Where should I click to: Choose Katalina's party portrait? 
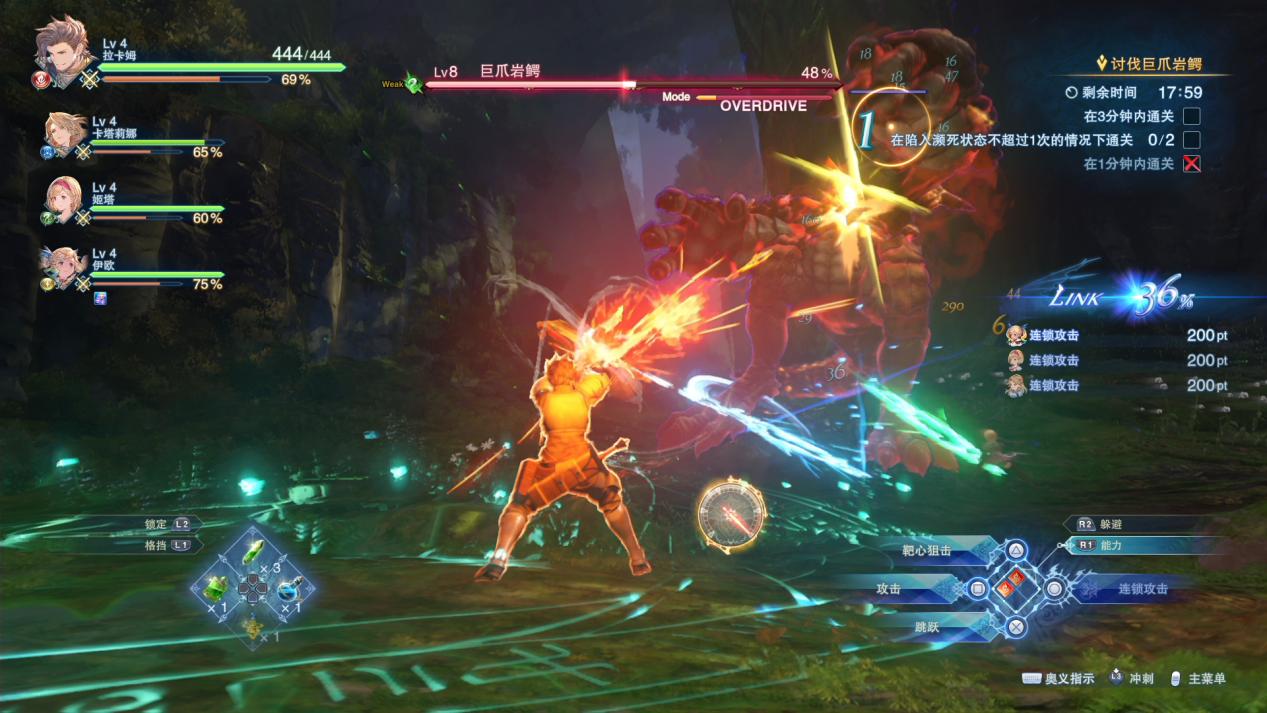click(66, 135)
